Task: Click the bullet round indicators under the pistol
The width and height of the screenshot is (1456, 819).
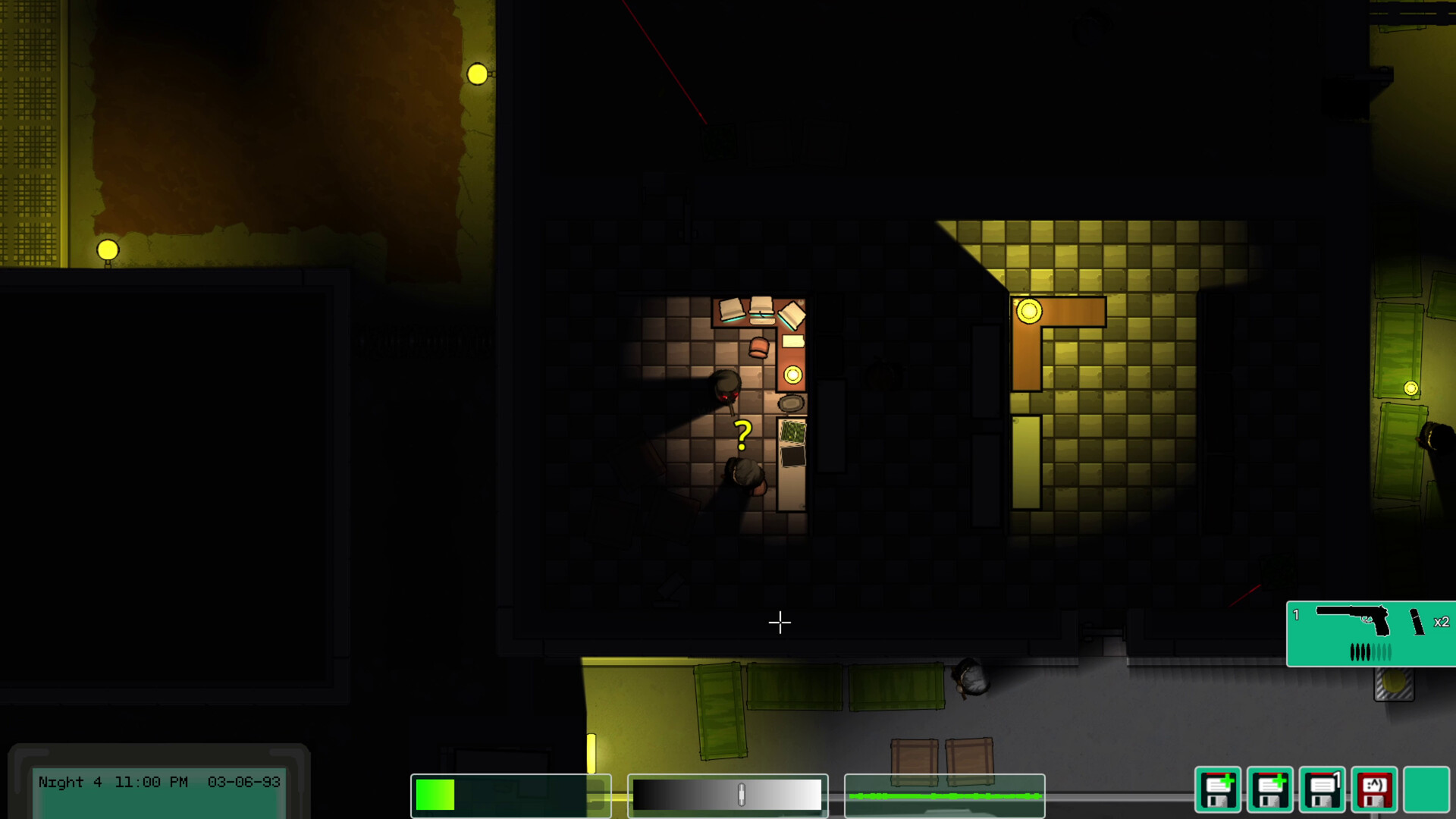Action: 1370,652
